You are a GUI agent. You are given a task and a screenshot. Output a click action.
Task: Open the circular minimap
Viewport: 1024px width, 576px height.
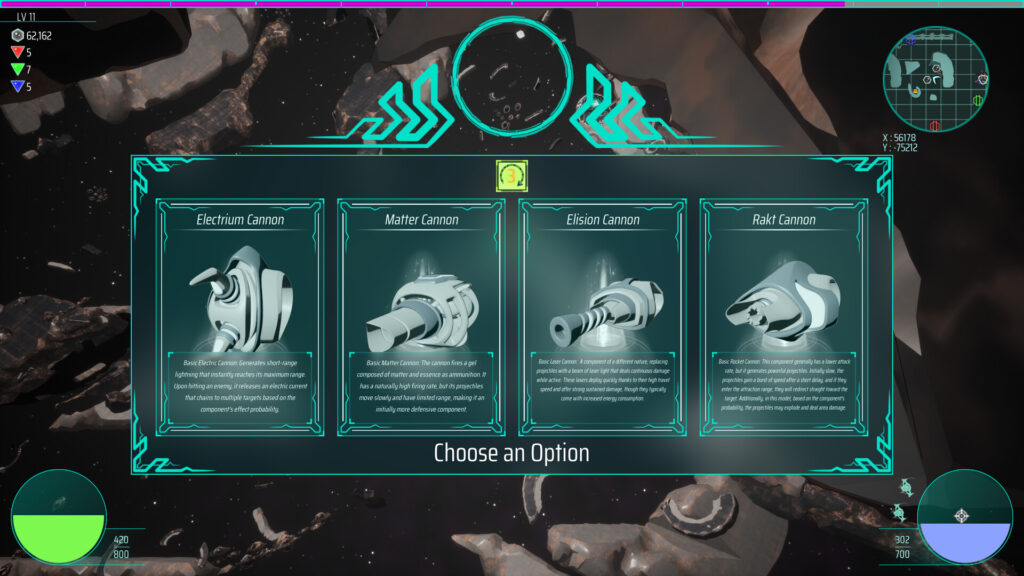(x=936, y=78)
